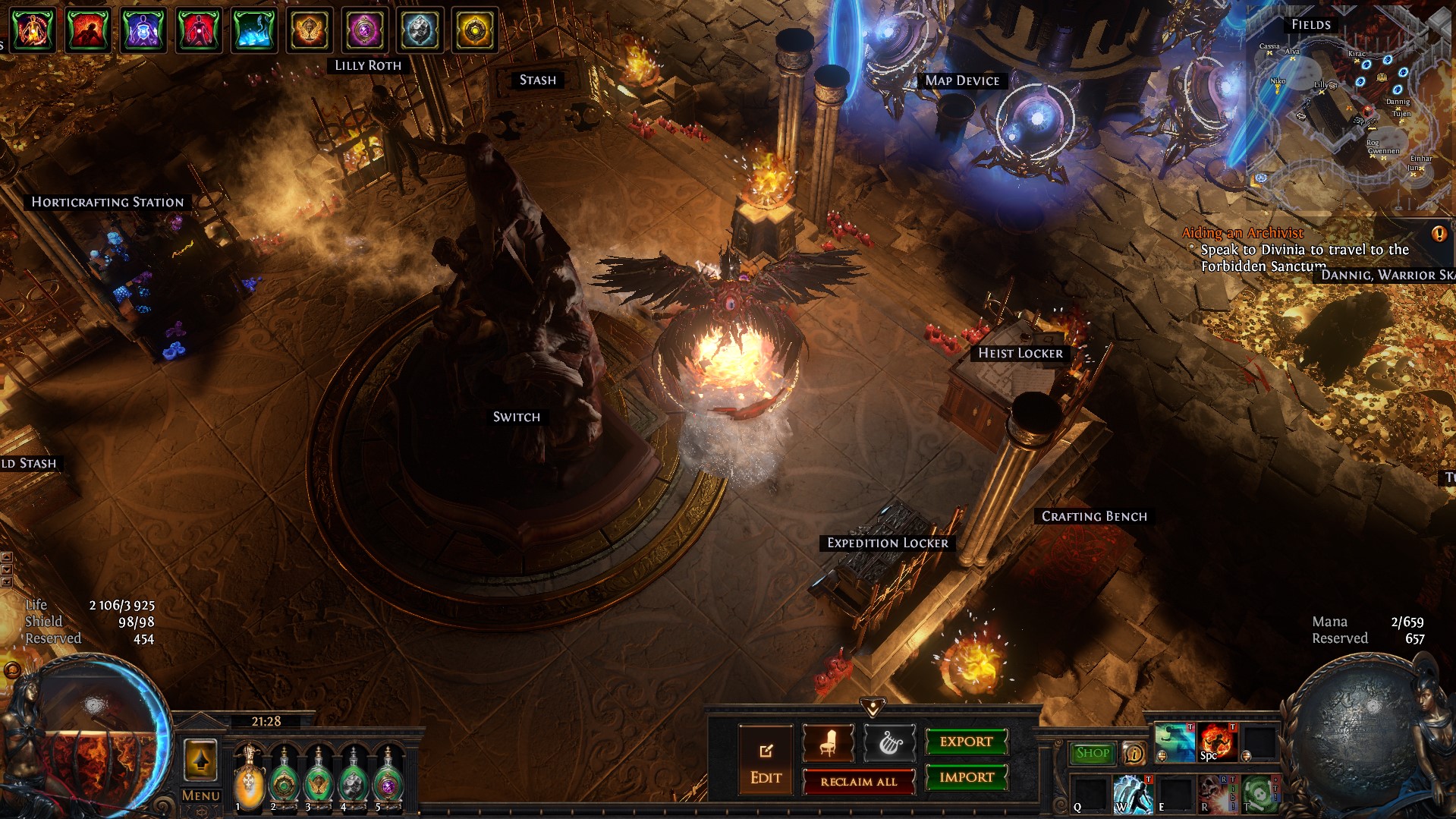Import a hideout layout

pos(966,777)
